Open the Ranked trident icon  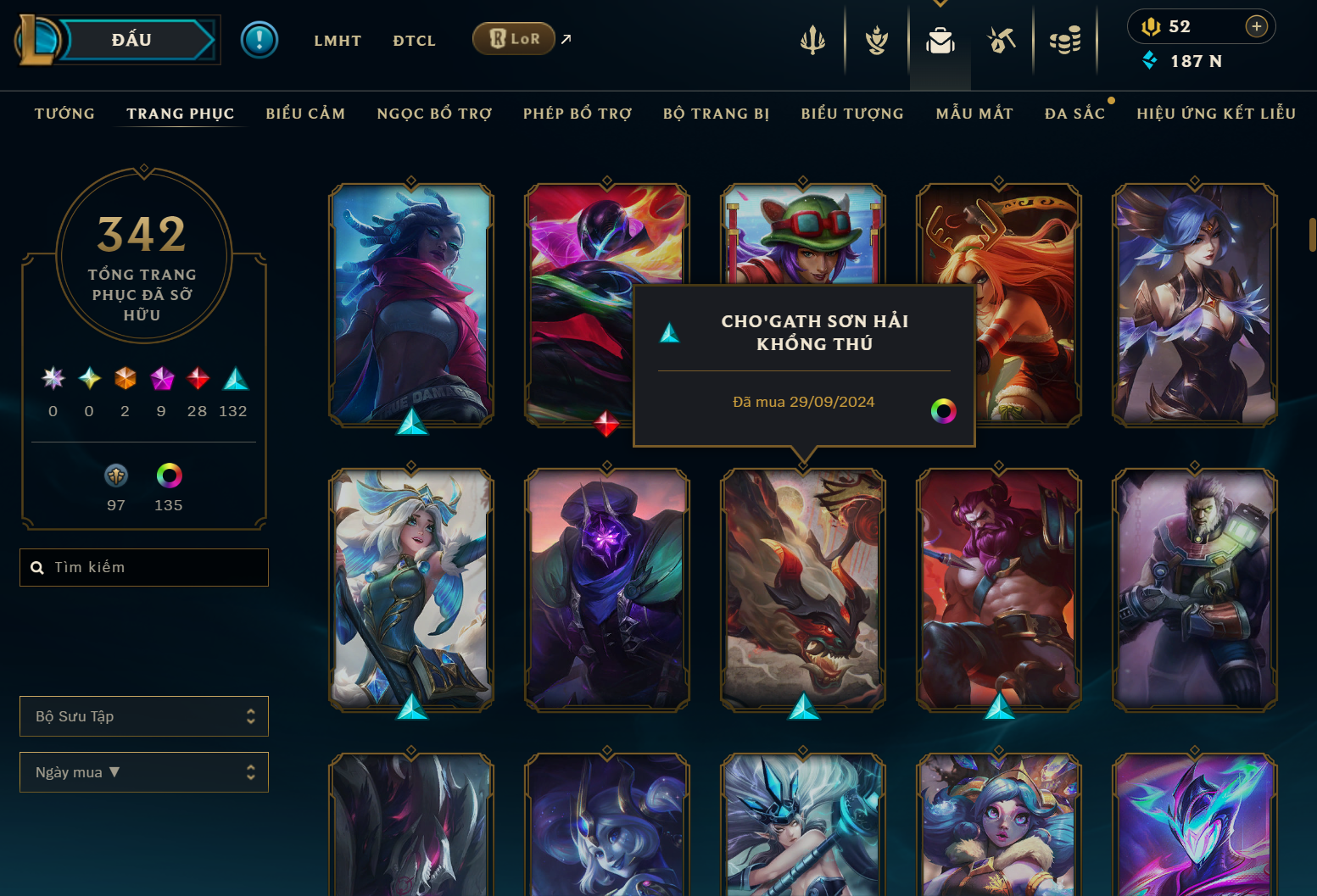[x=812, y=40]
